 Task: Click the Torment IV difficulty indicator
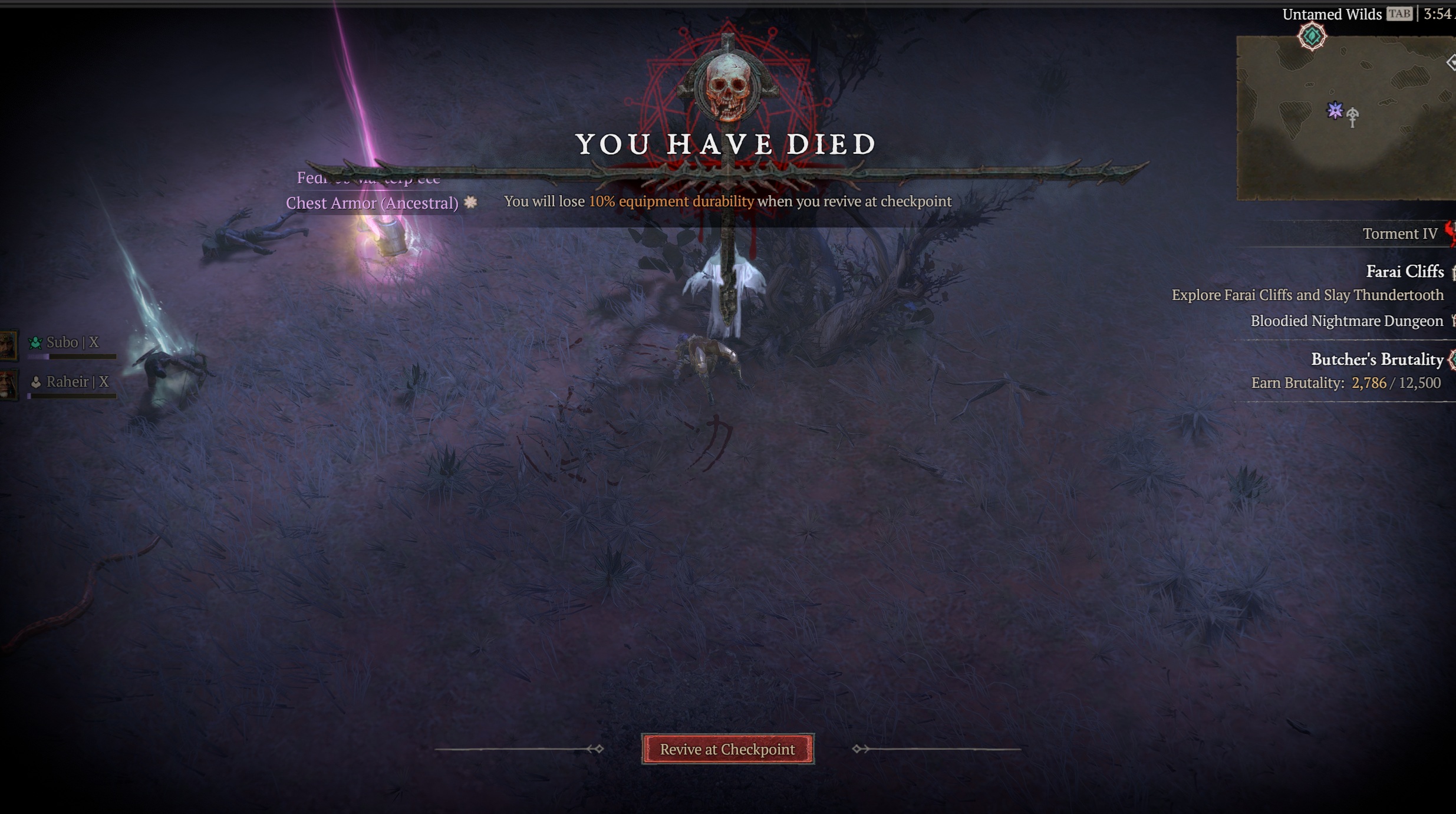point(1399,234)
